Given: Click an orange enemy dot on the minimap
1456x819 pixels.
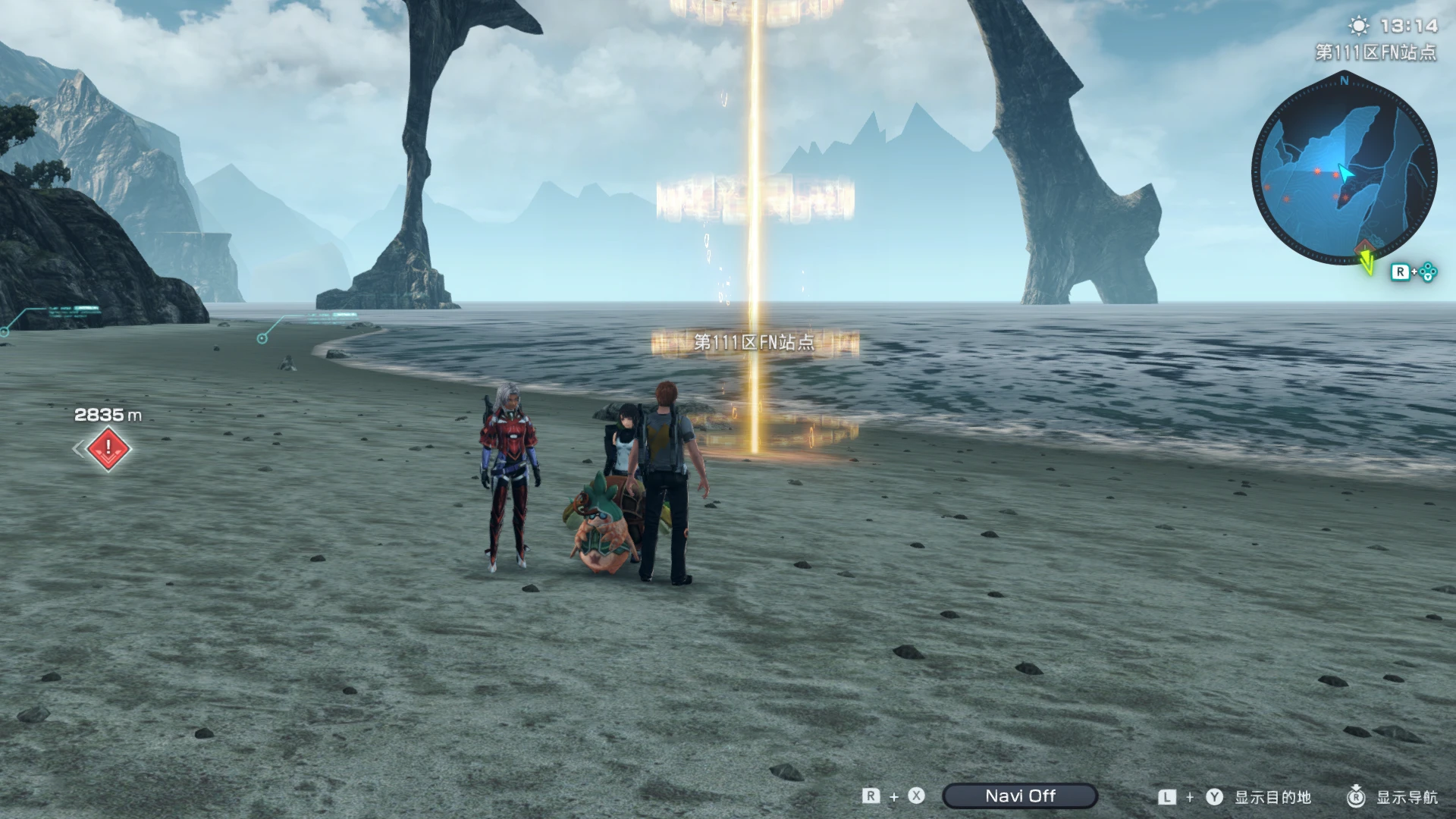Looking at the screenshot, I should tap(1317, 172).
